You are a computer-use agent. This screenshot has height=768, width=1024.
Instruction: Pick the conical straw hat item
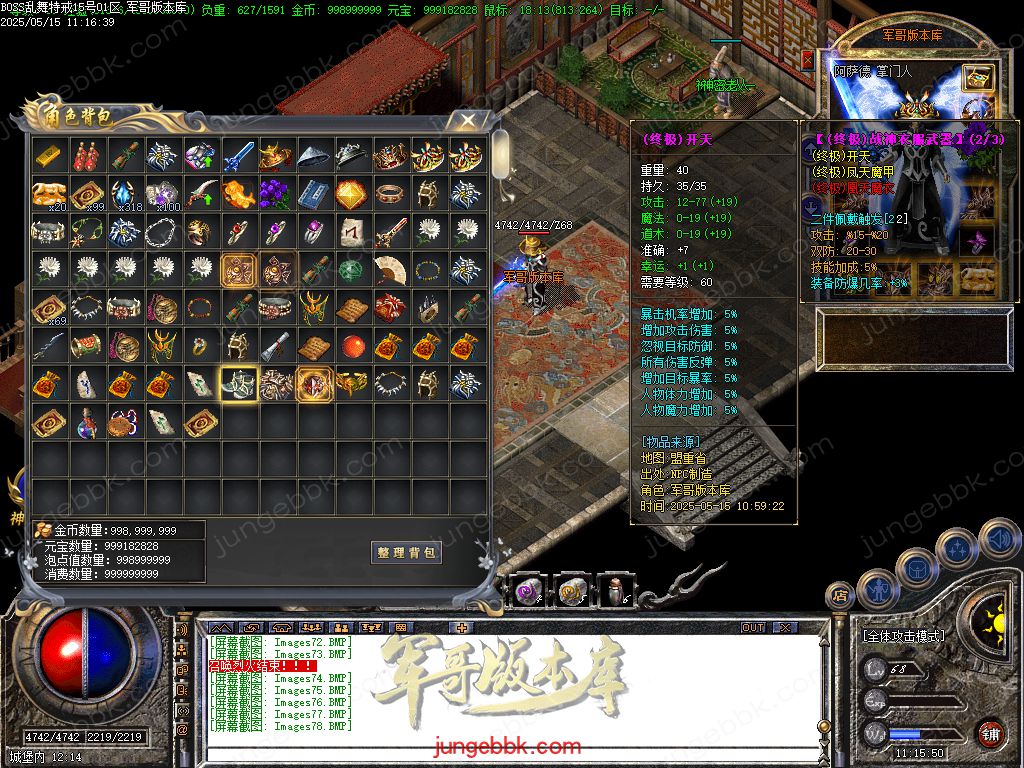pyautogui.click(x=314, y=156)
